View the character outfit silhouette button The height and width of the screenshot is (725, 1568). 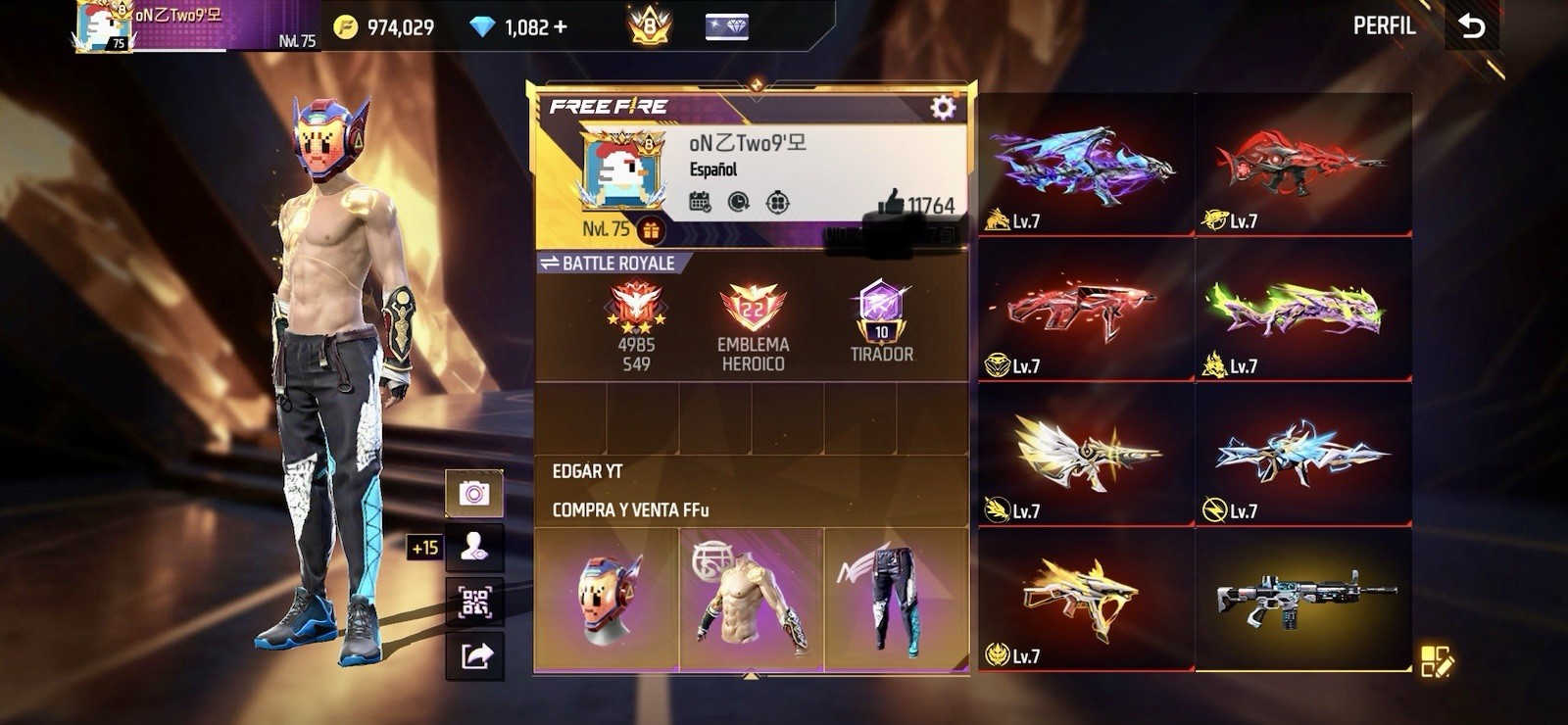click(474, 548)
